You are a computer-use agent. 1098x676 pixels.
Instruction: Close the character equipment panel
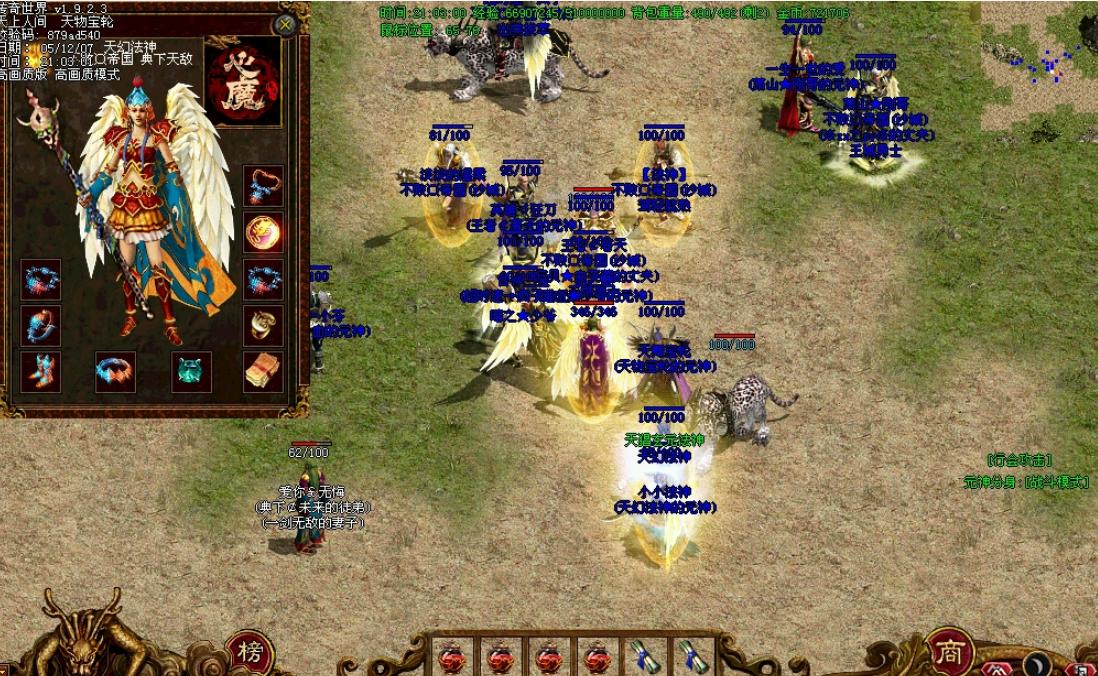pyautogui.click(x=286, y=24)
